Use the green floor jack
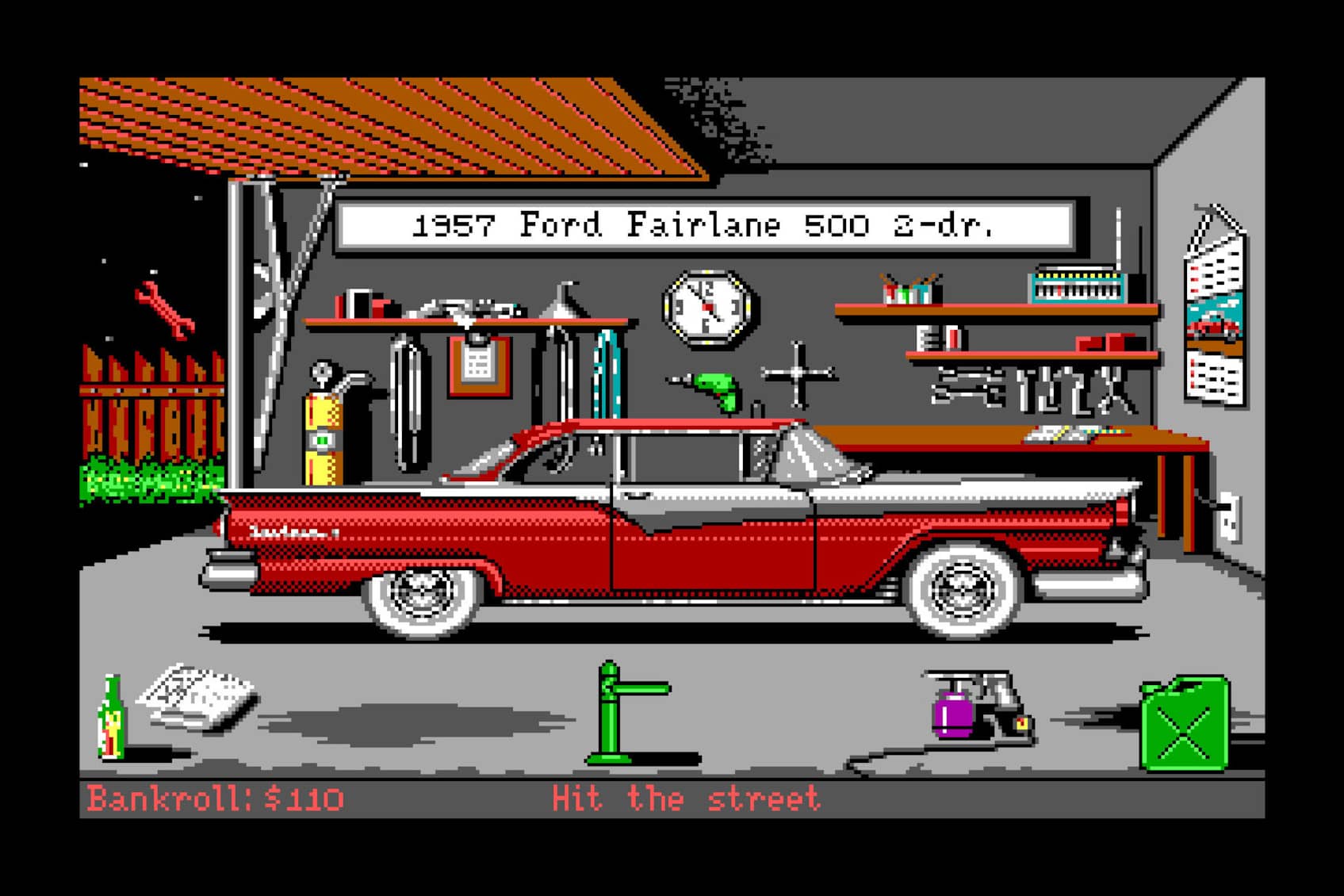 point(611,706)
